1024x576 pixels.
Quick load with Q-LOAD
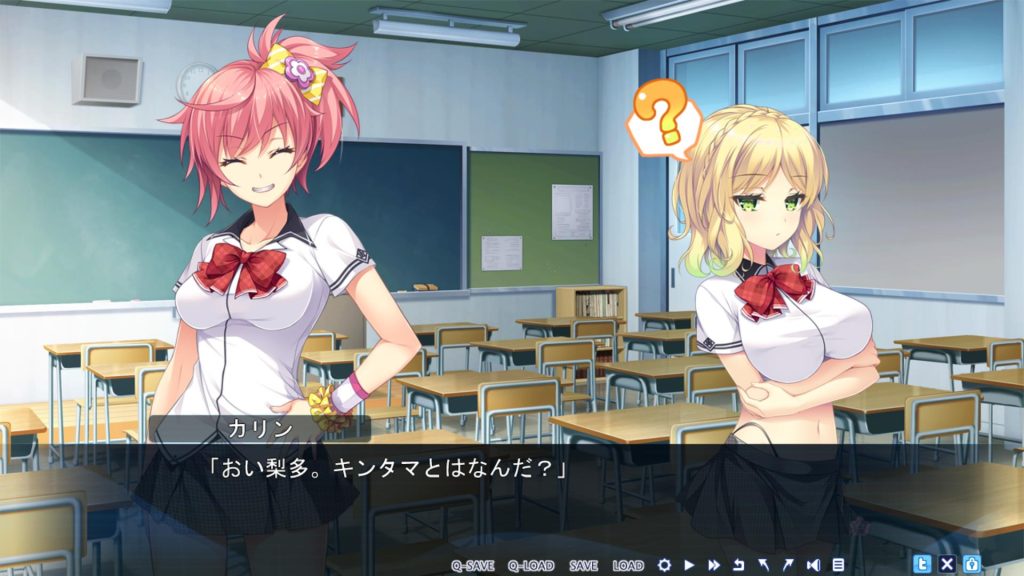click(530, 565)
